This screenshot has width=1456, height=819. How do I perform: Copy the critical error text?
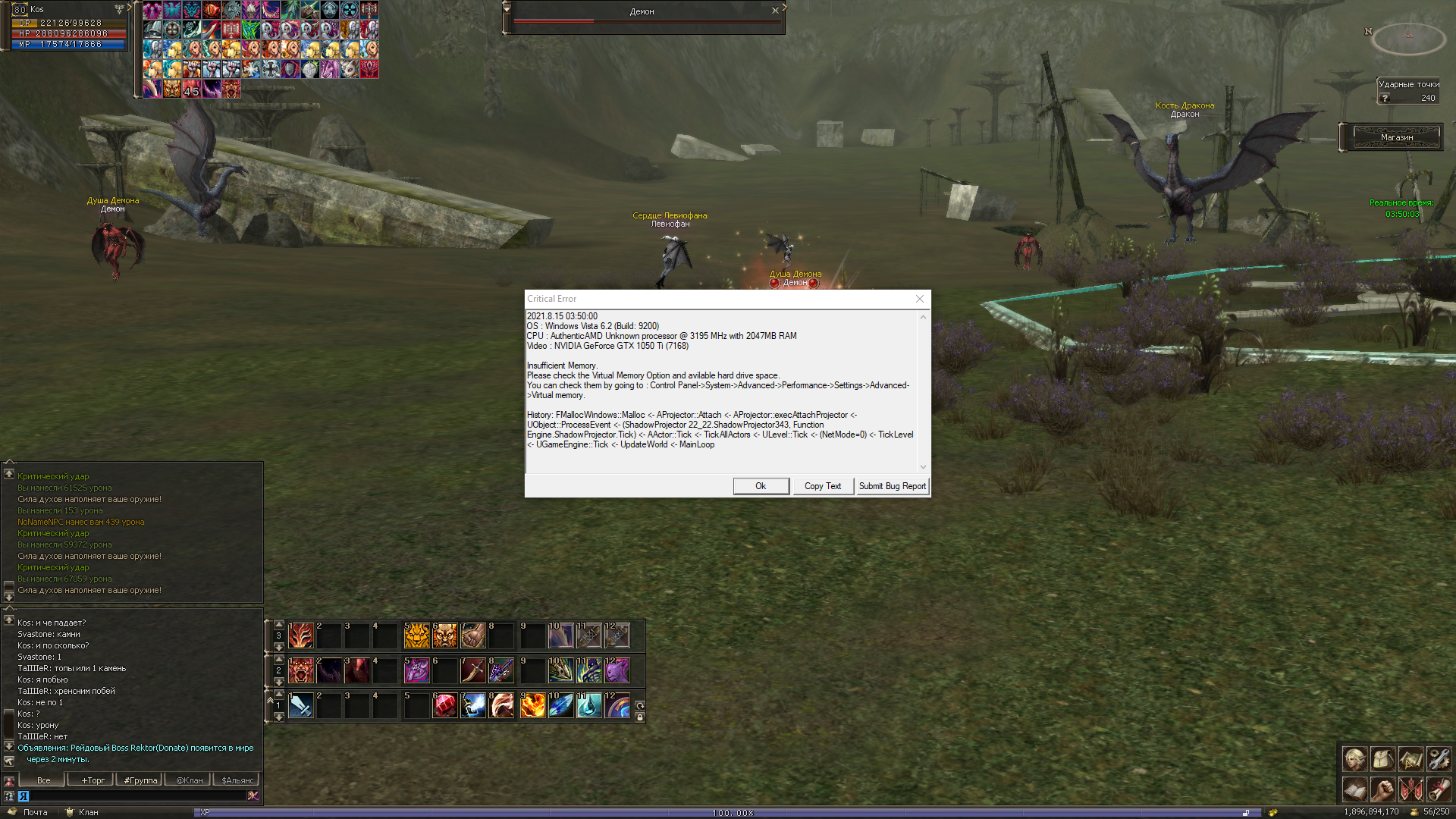click(822, 486)
